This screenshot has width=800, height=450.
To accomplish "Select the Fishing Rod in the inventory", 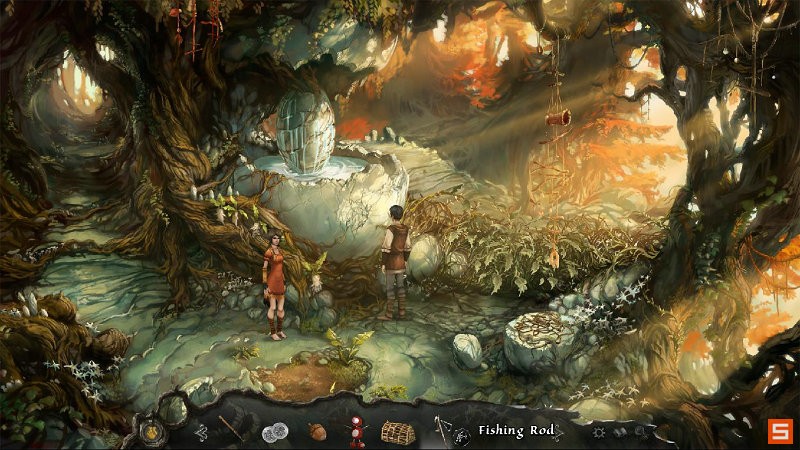I will [443, 431].
